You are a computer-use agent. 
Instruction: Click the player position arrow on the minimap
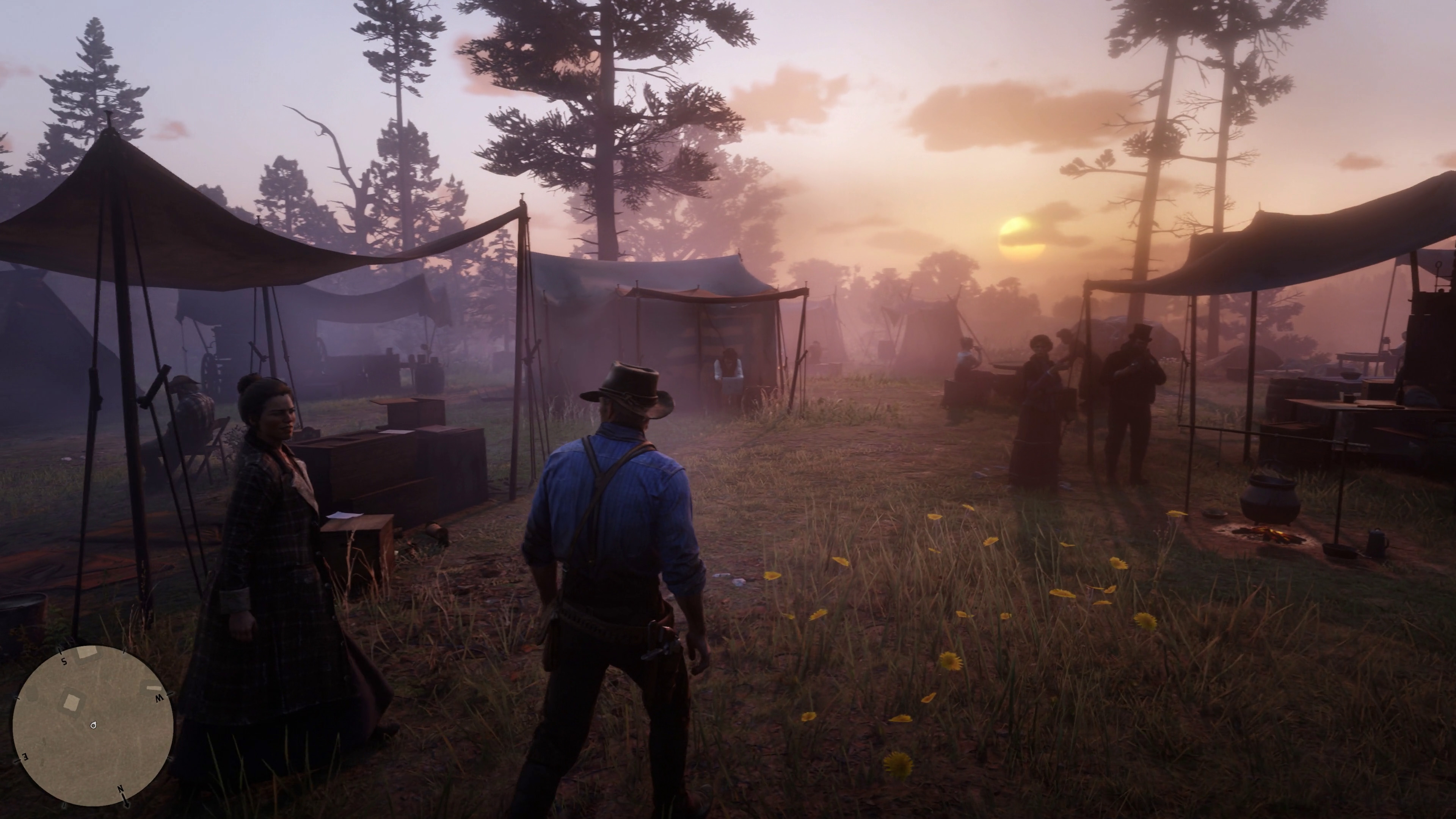tap(93, 726)
